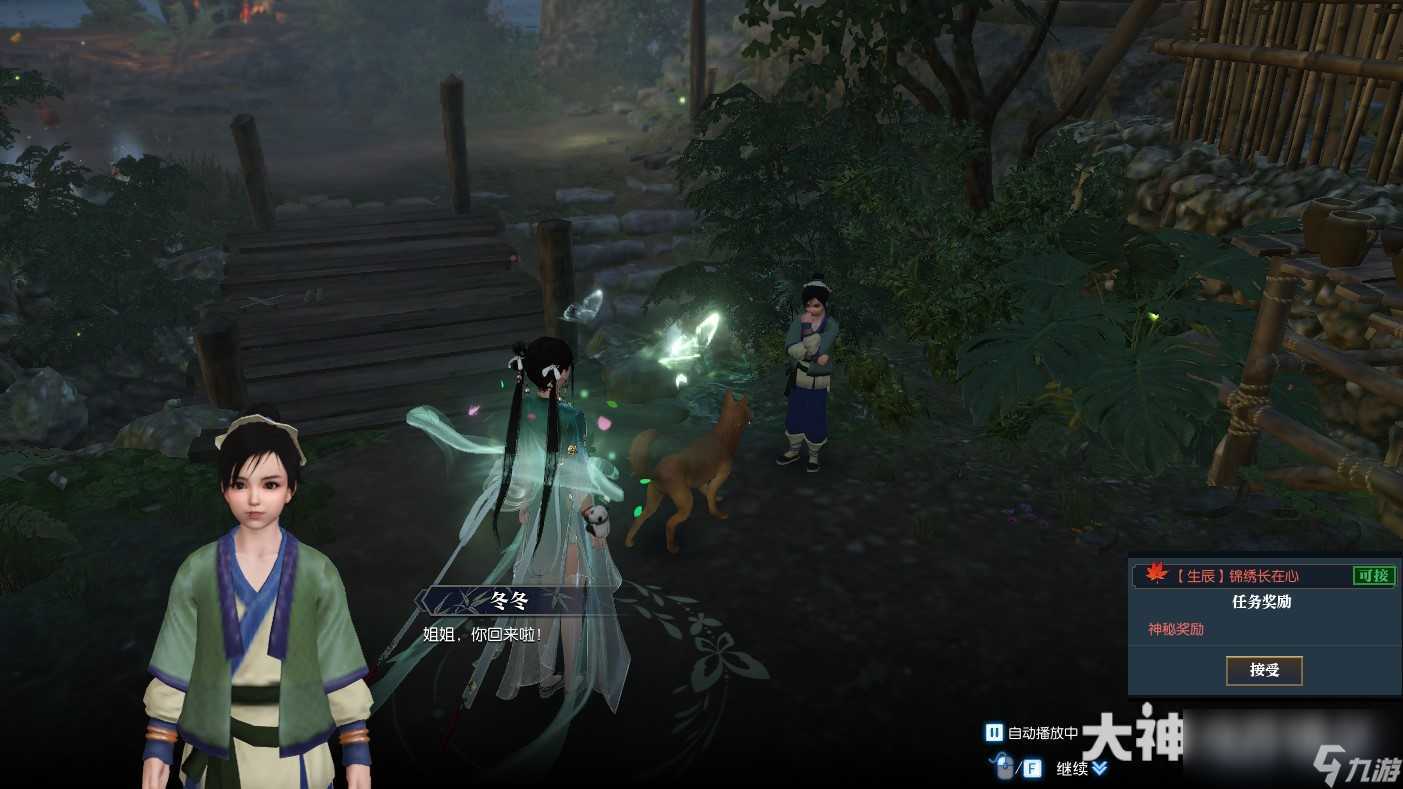Accept the quest with the 接受 button
The image size is (1403, 789).
click(x=1264, y=670)
